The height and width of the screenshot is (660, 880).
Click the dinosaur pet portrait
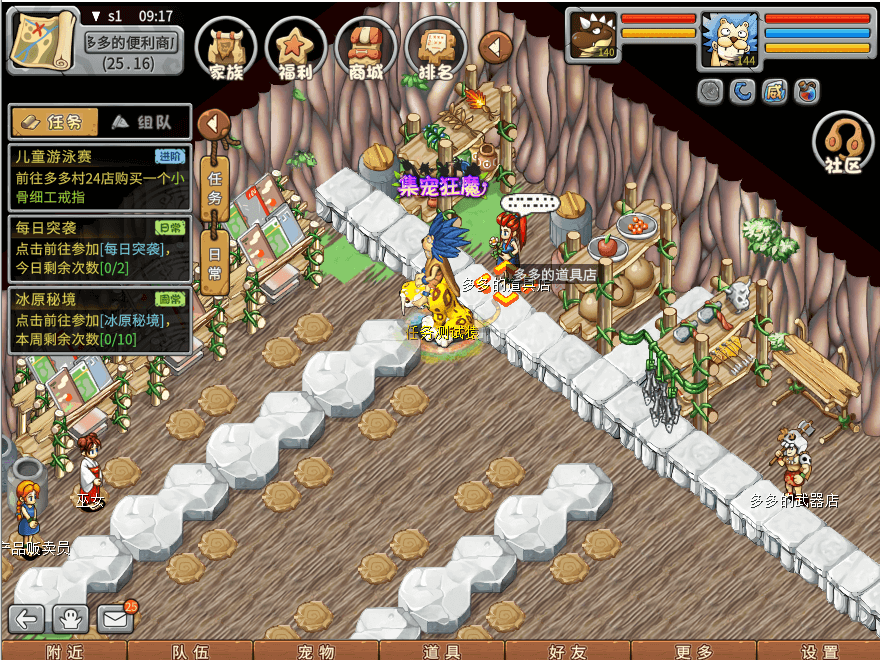[x=594, y=36]
